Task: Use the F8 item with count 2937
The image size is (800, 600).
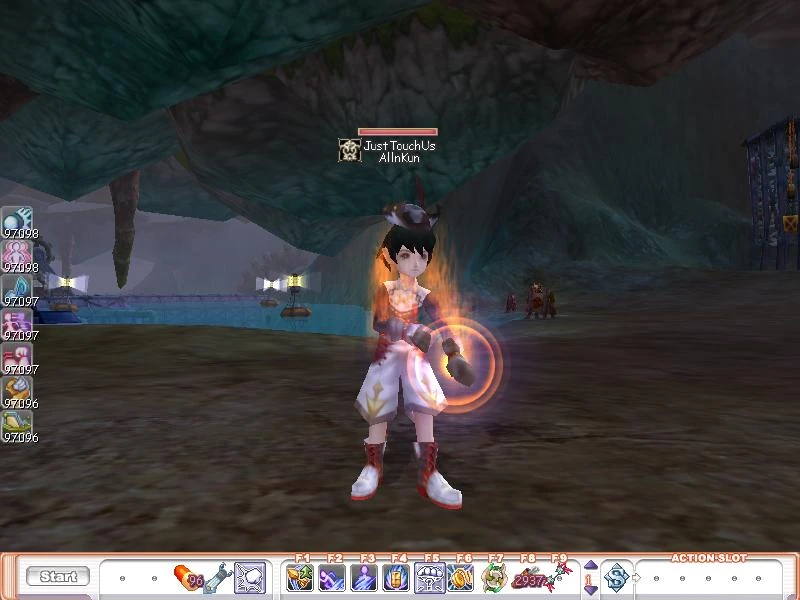Action: point(526,577)
